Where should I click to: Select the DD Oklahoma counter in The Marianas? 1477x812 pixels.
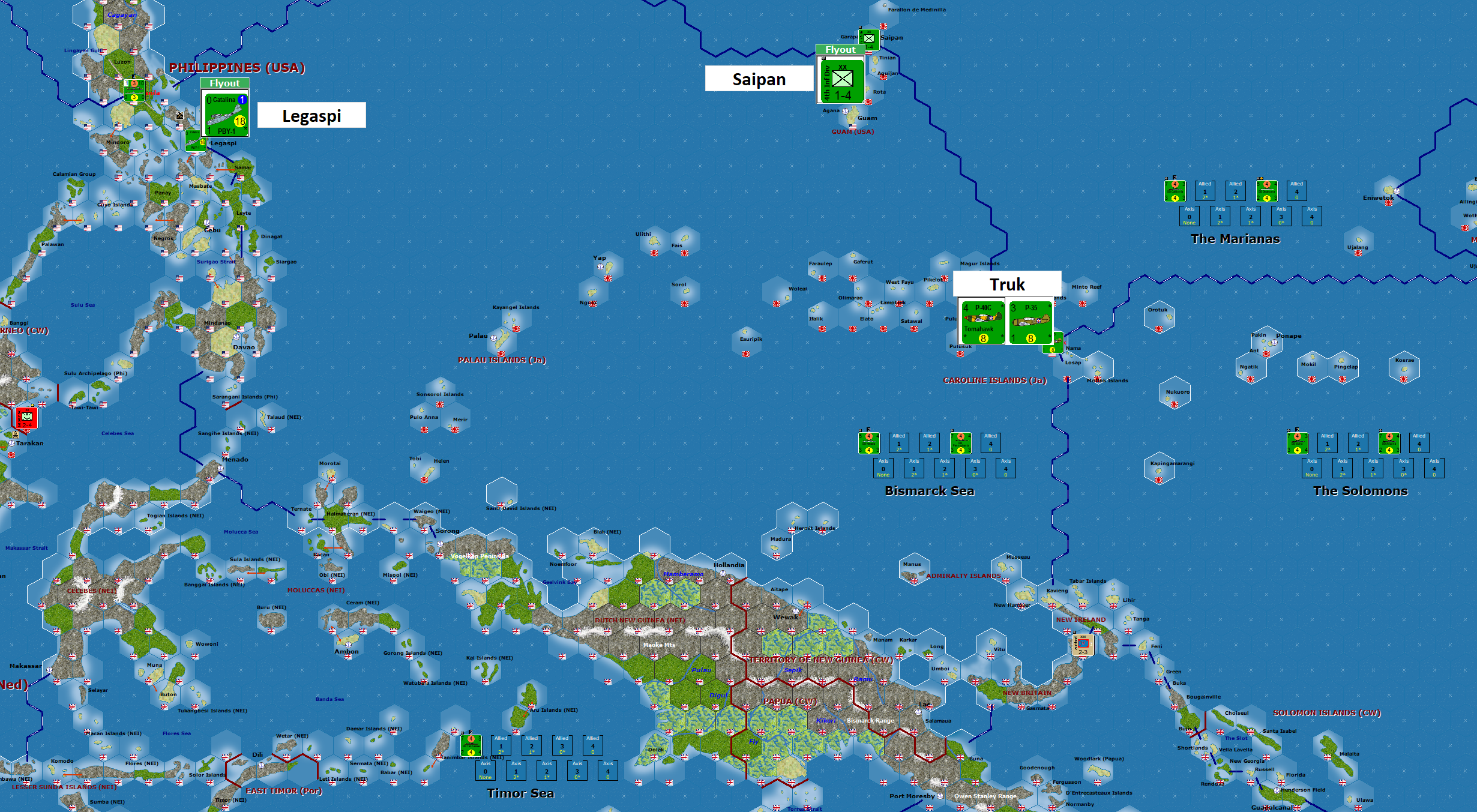point(1266,191)
